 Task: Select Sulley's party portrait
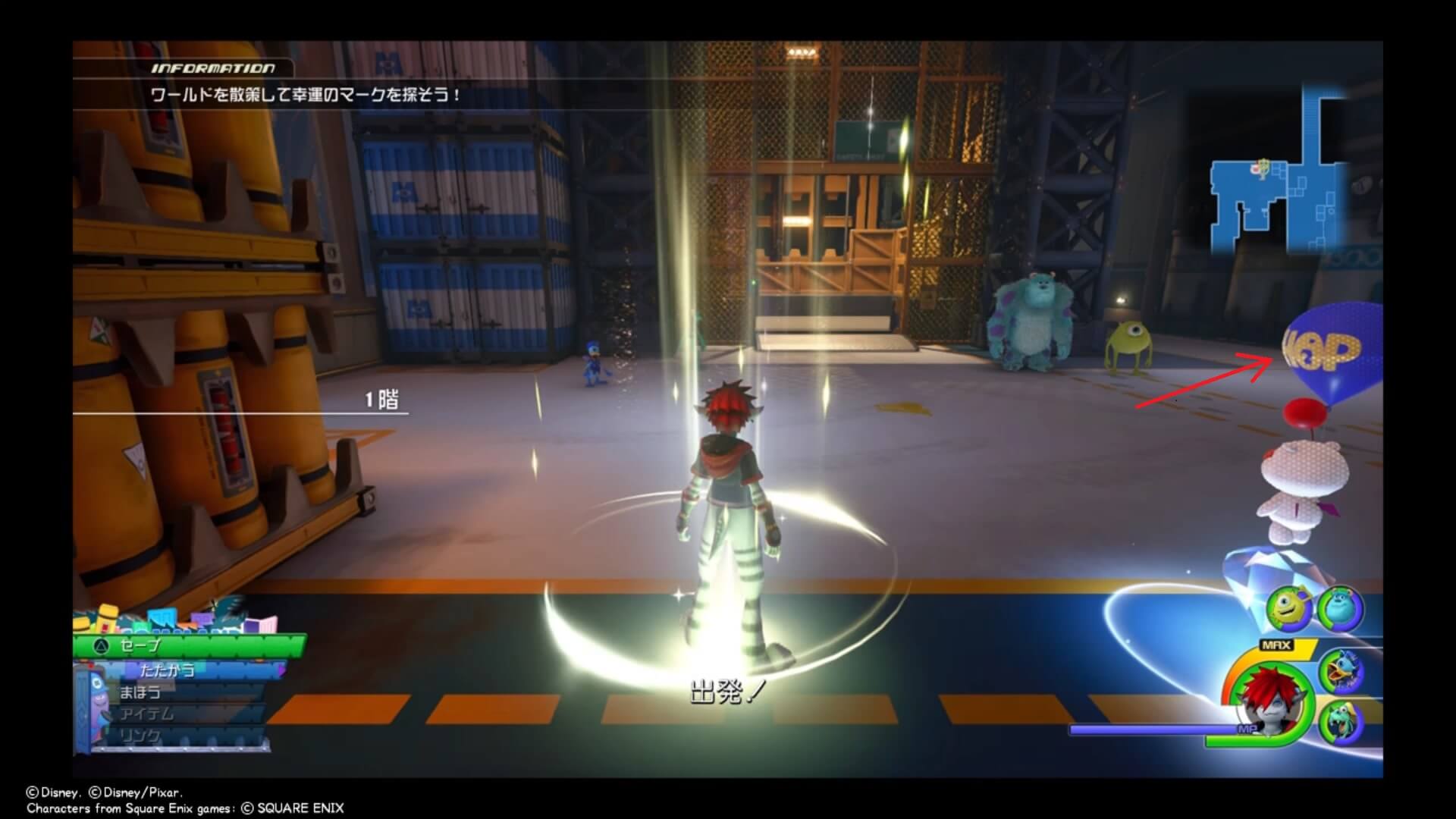click(1340, 609)
